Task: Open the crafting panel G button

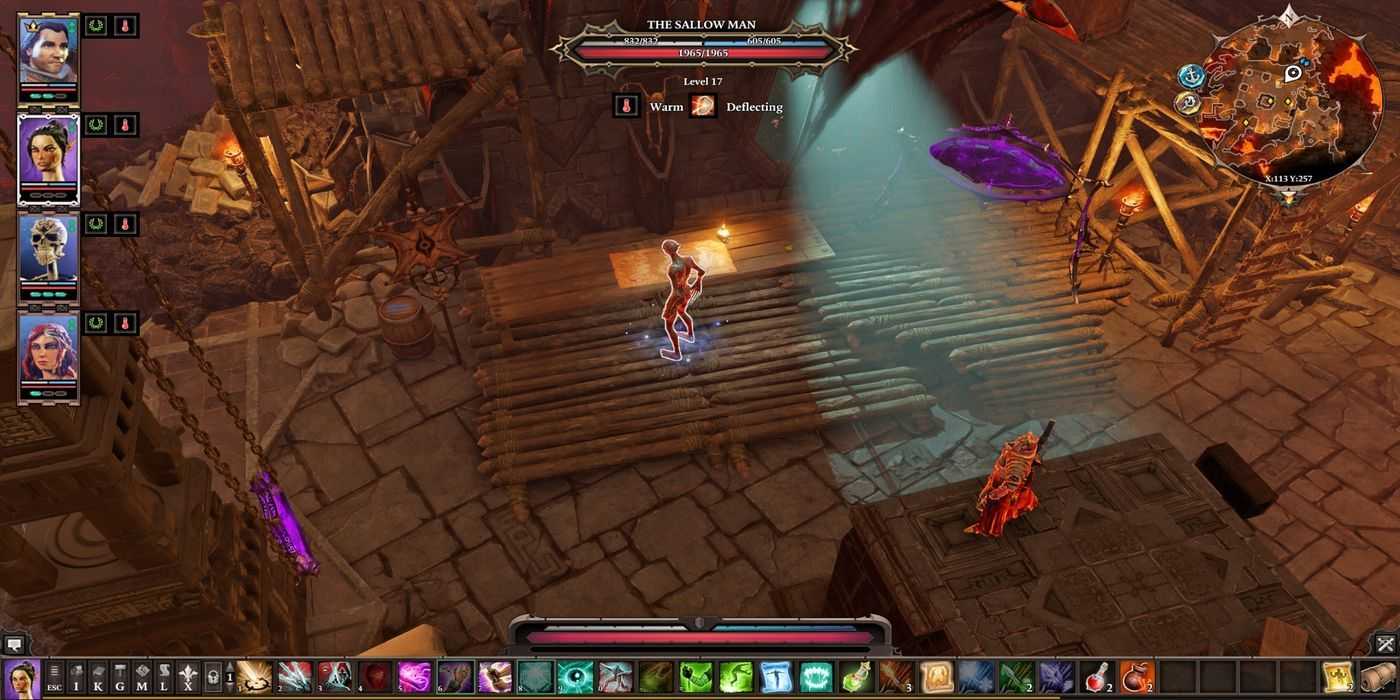Action: [120, 677]
